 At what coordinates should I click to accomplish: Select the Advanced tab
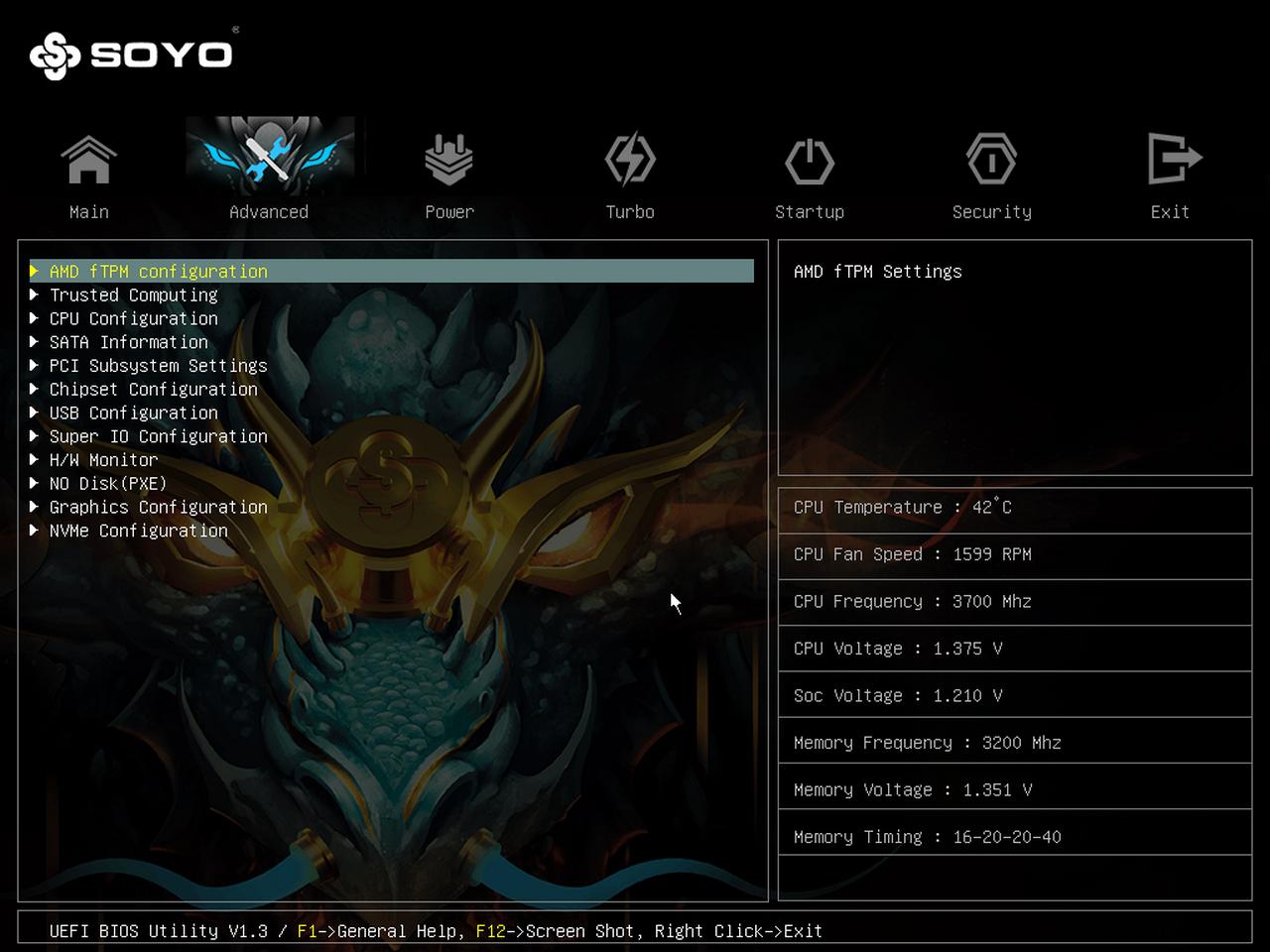click(x=269, y=176)
